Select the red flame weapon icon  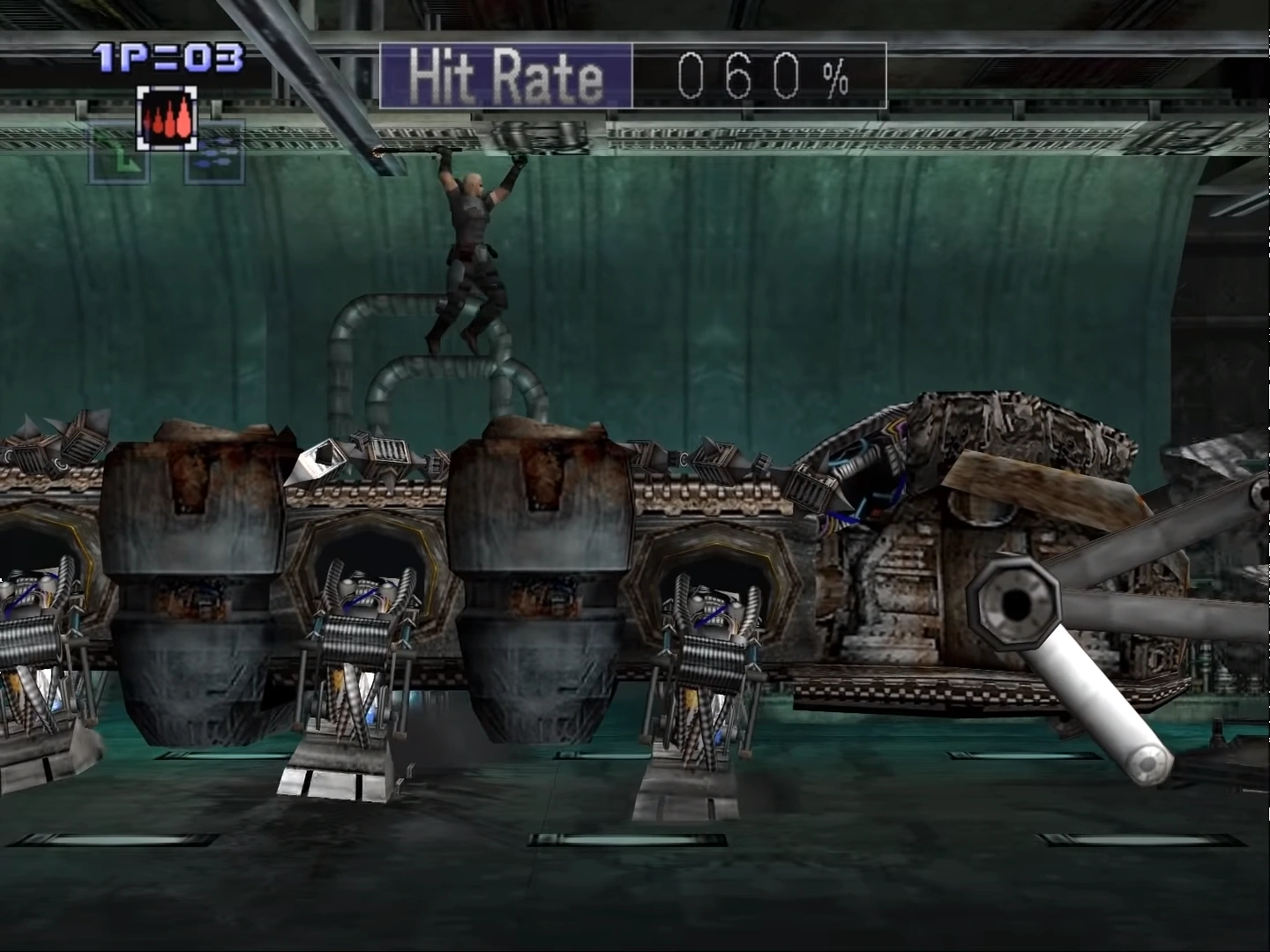click(167, 117)
